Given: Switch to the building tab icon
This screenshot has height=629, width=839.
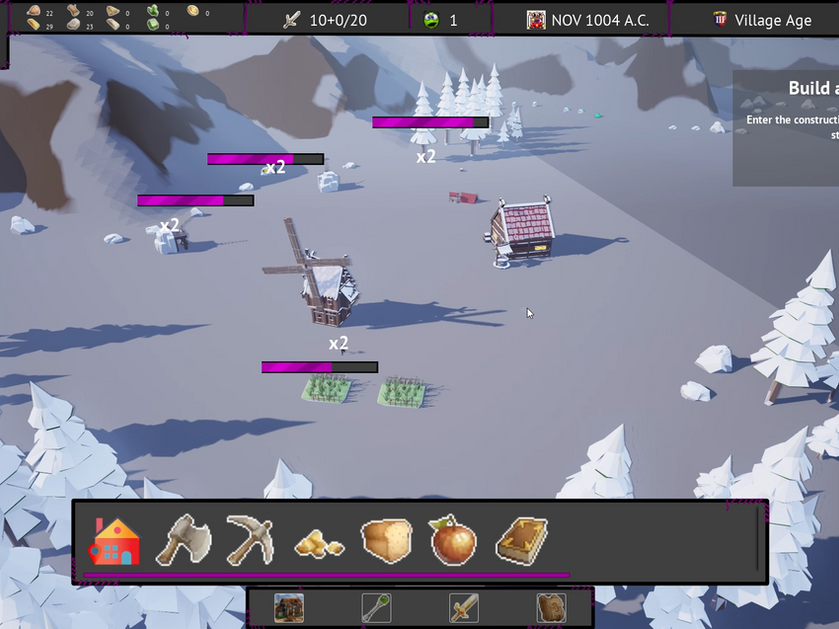Looking at the screenshot, I should pos(289,607).
